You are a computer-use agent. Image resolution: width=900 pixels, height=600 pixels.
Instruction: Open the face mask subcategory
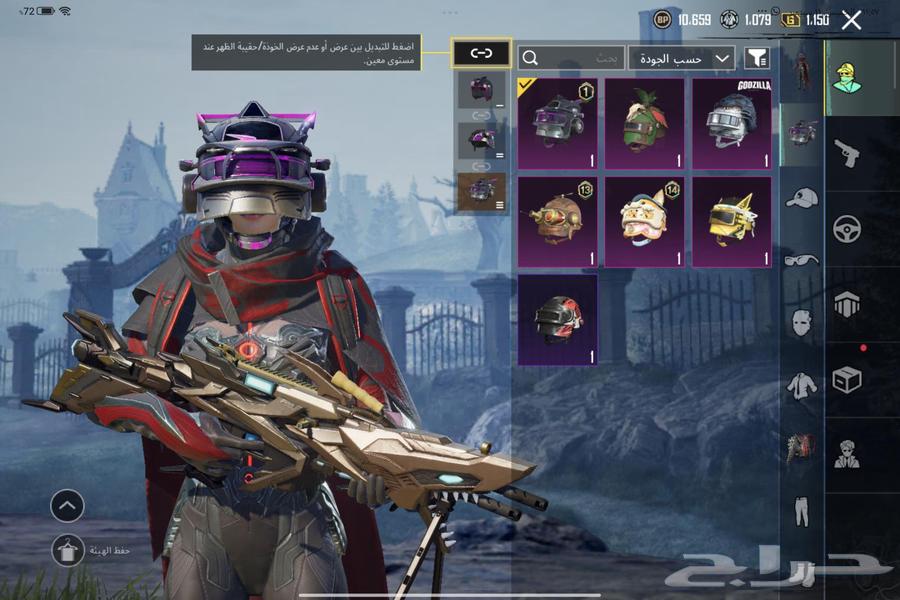(x=801, y=322)
